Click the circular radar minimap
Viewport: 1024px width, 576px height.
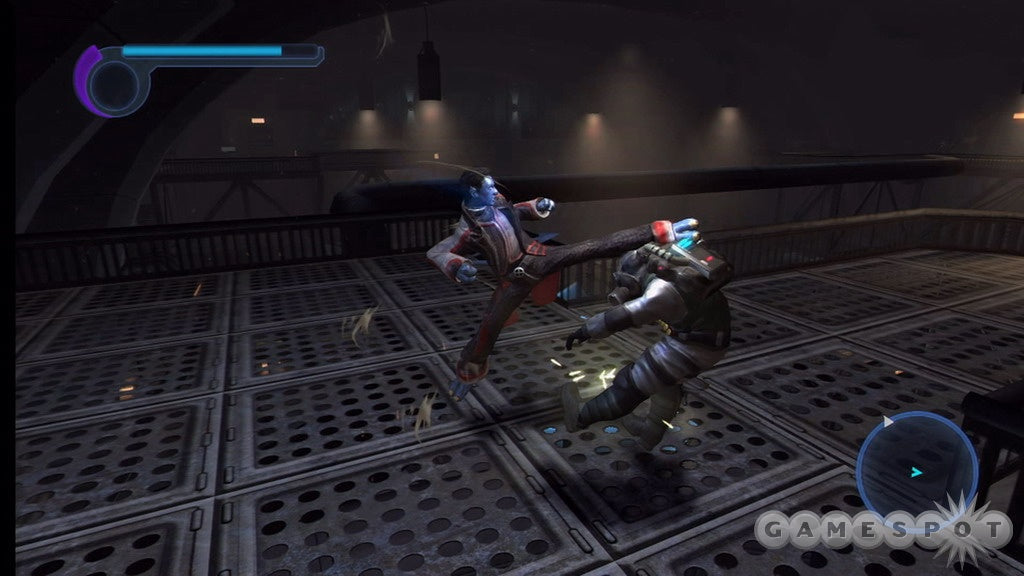tap(916, 471)
